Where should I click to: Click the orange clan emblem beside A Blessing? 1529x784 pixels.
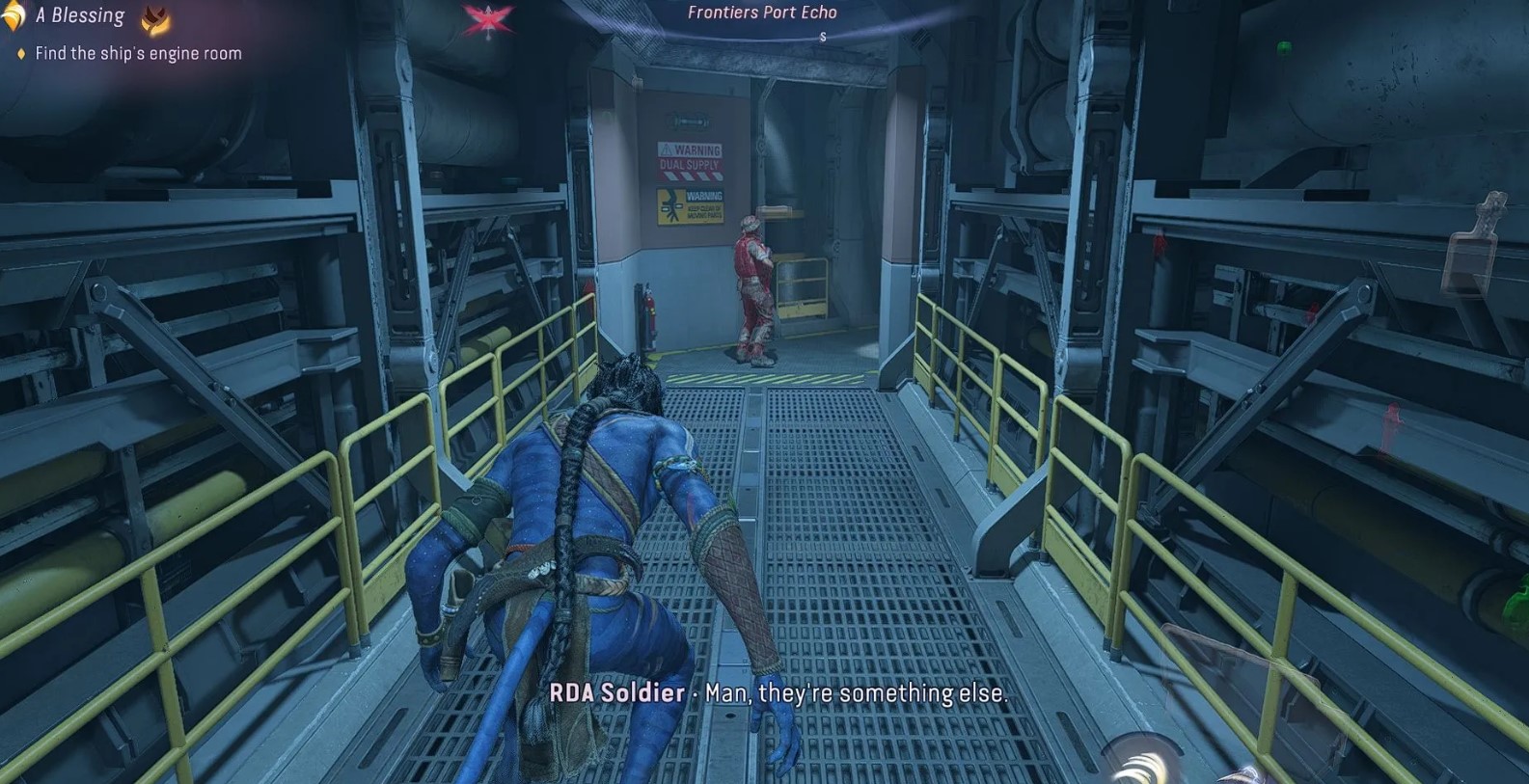tap(155, 18)
